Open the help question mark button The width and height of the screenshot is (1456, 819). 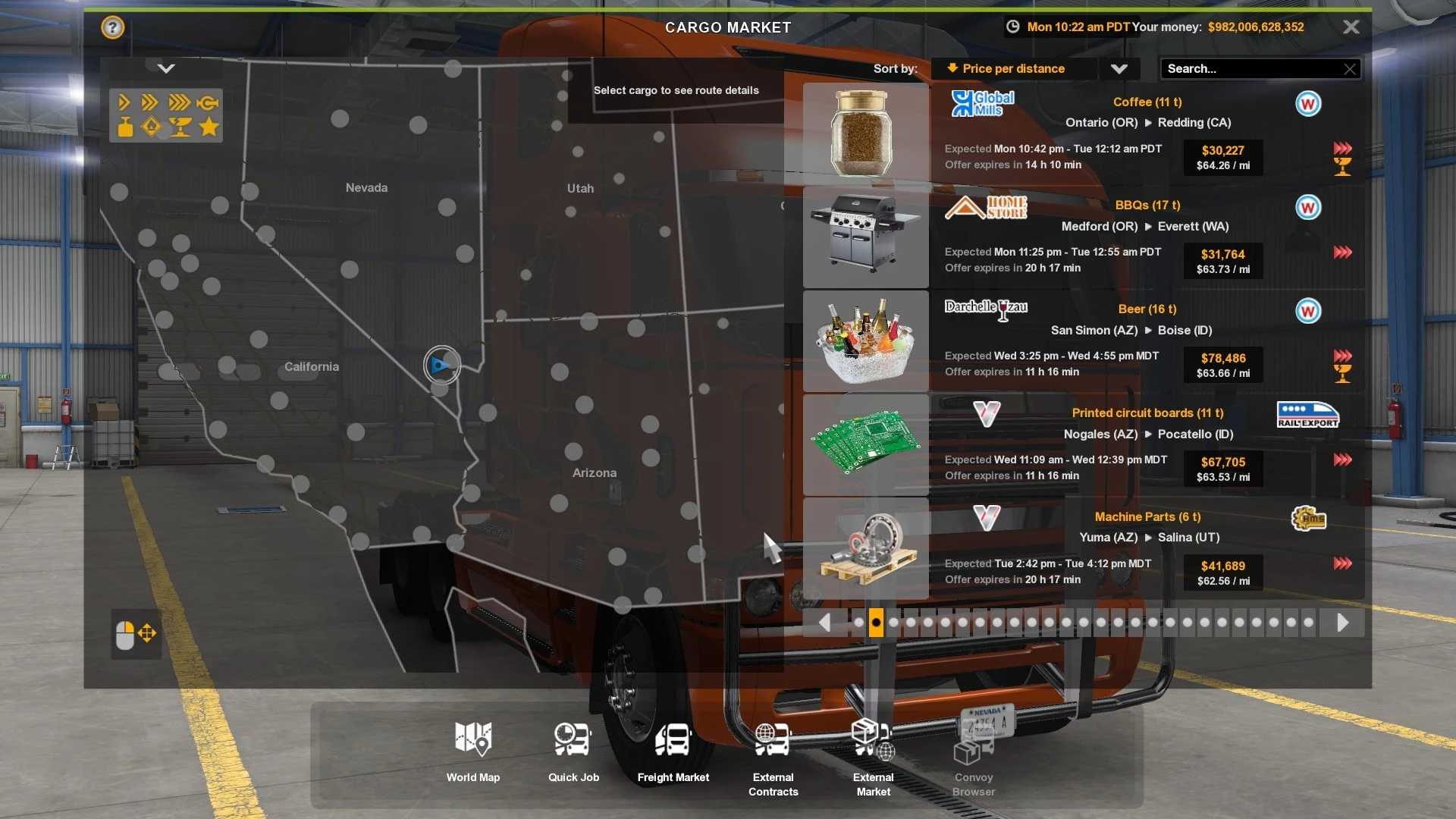[x=112, y=28]
